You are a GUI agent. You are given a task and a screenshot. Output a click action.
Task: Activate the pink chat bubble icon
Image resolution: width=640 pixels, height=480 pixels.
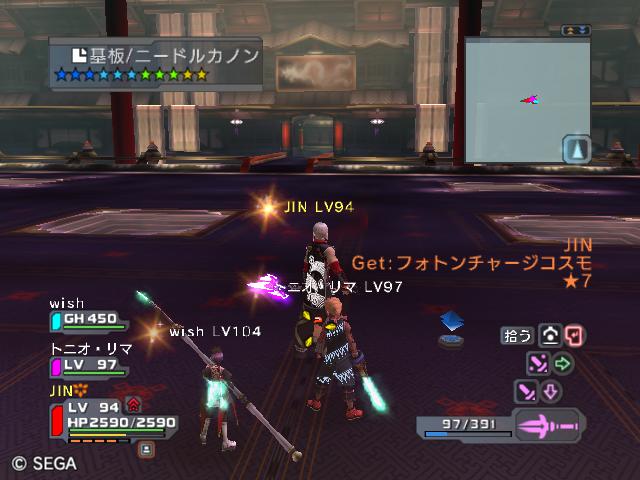[x=574, y=336]
